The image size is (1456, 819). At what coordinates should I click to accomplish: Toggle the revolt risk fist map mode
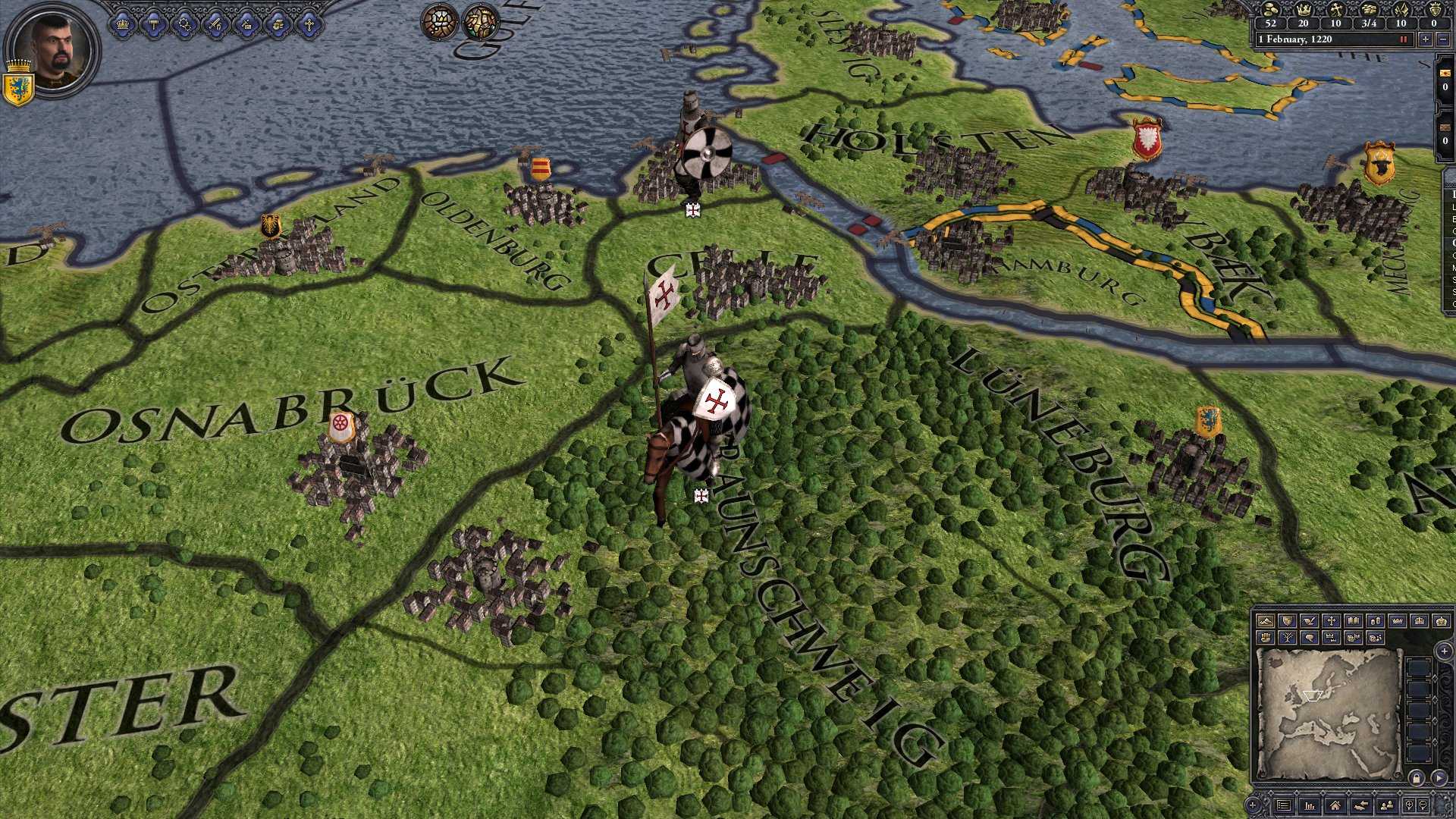[1266, 637]
